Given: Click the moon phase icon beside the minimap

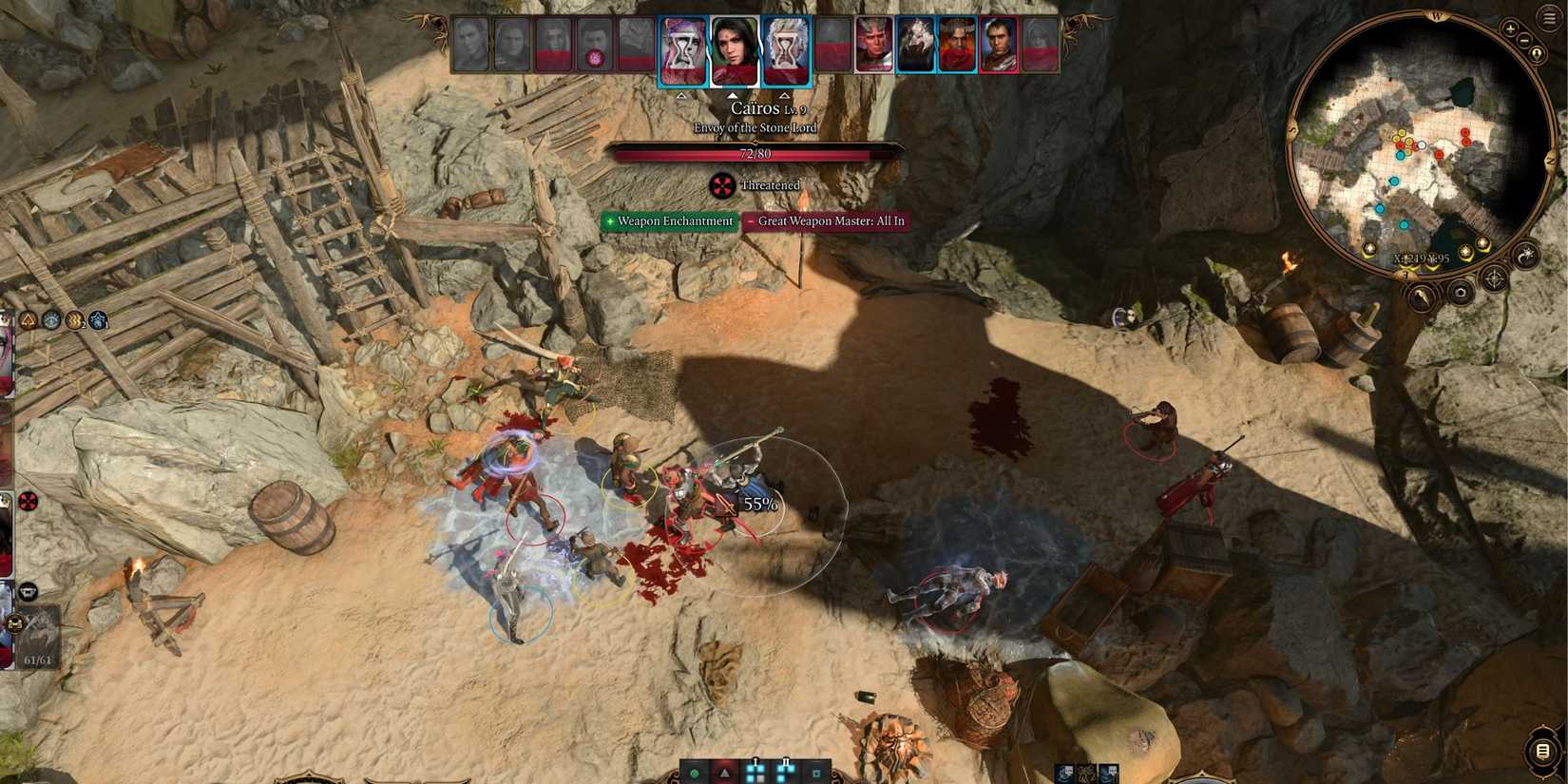Looking at the screenshot, I should click(1525, 255).
